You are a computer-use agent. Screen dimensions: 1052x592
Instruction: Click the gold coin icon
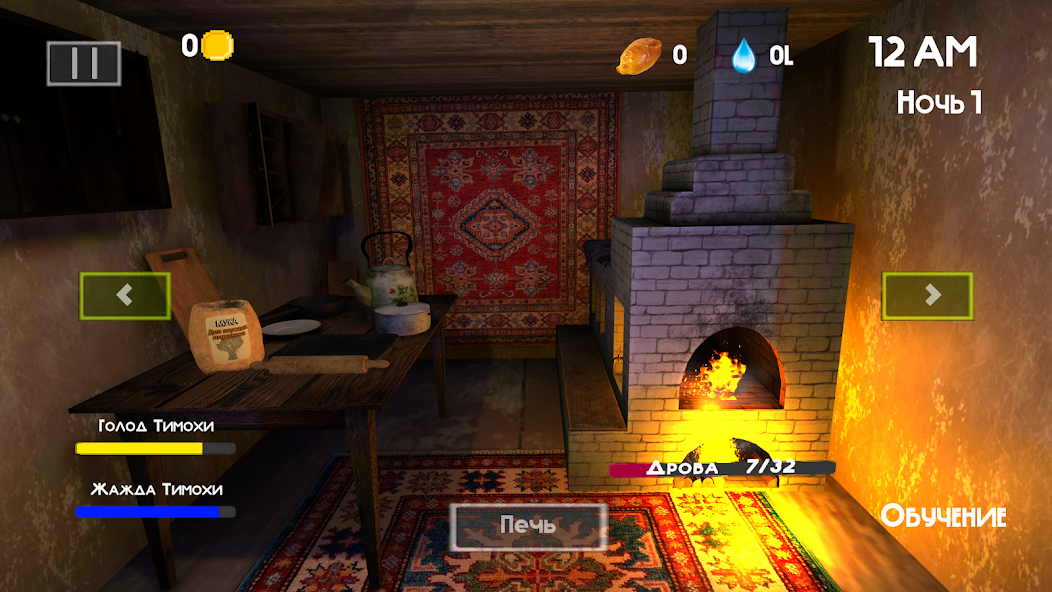tap(218, 46)
